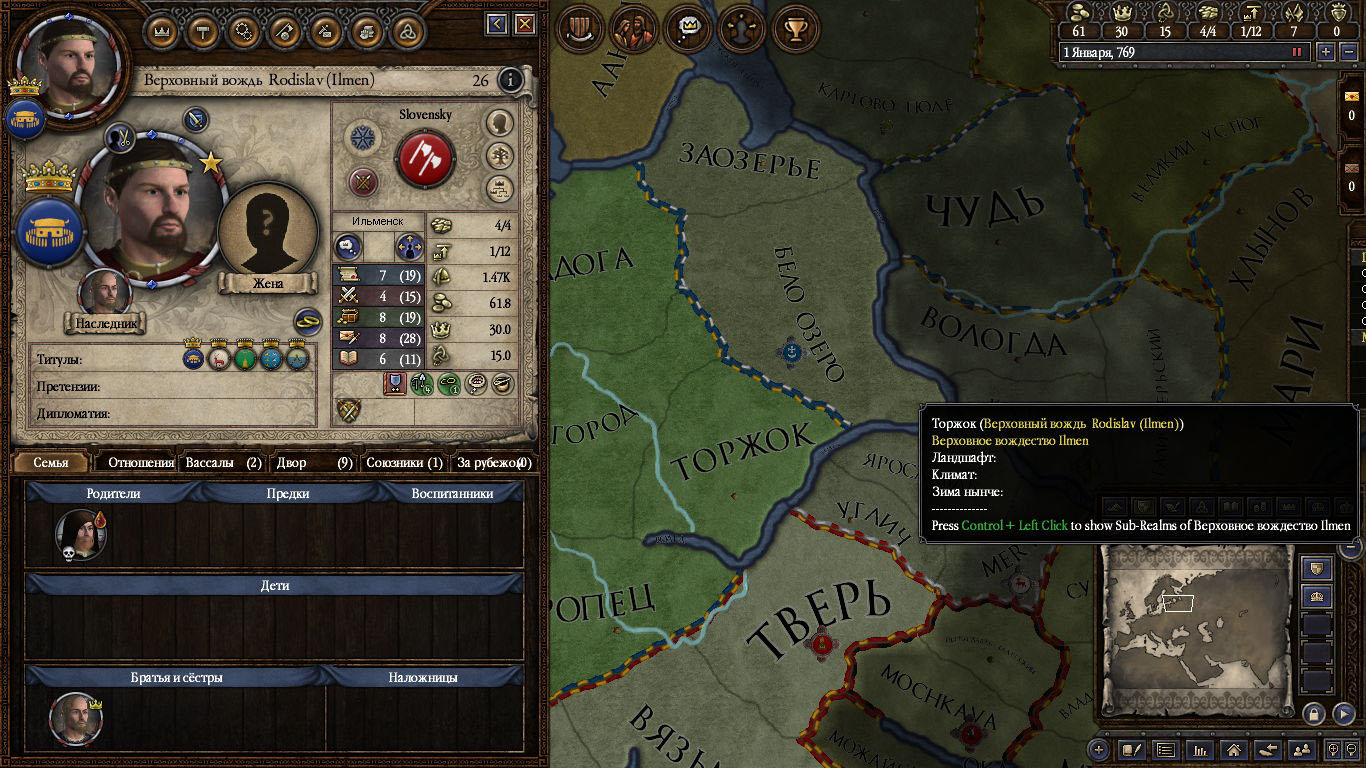Select the heir portrait above Наследник

105,293
